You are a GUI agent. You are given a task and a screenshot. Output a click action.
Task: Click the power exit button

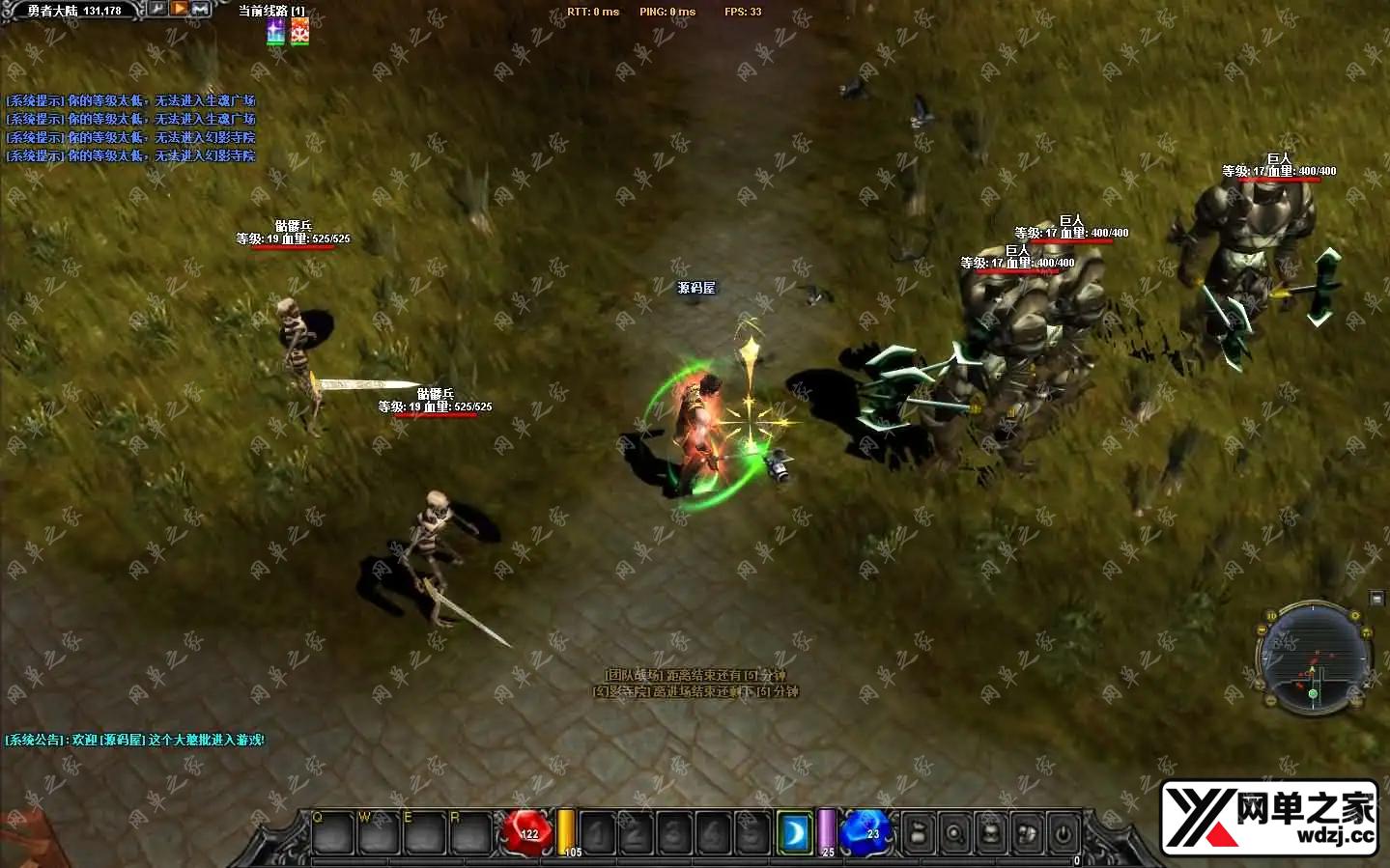pos(1064,832)
